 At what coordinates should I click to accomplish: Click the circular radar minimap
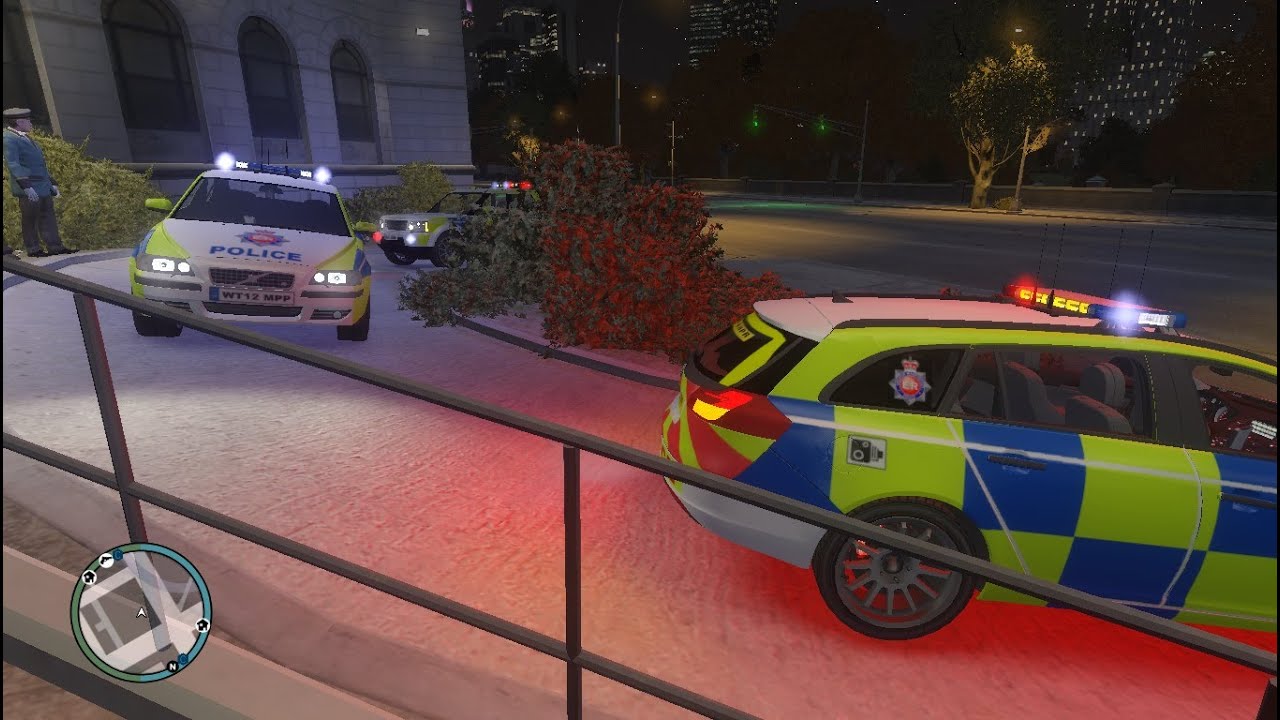coord(141,612)
